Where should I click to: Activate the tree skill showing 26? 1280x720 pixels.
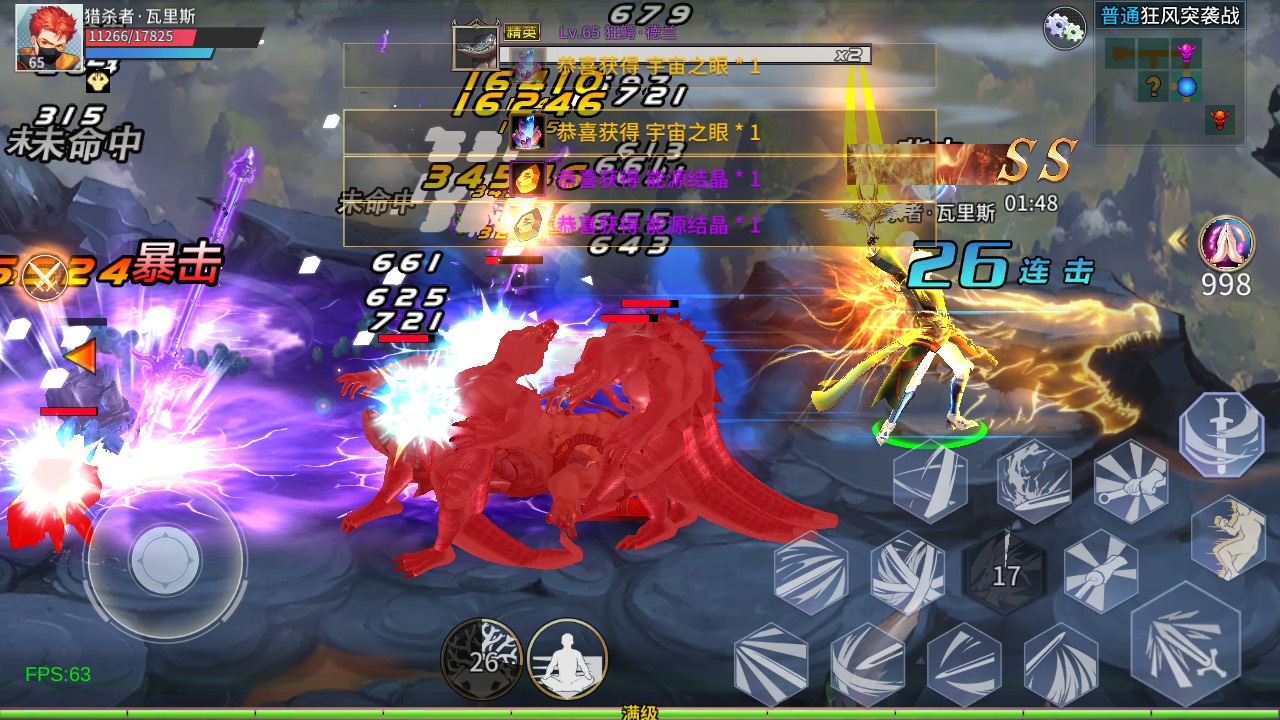pyautogui.click(x=482, y=659)
